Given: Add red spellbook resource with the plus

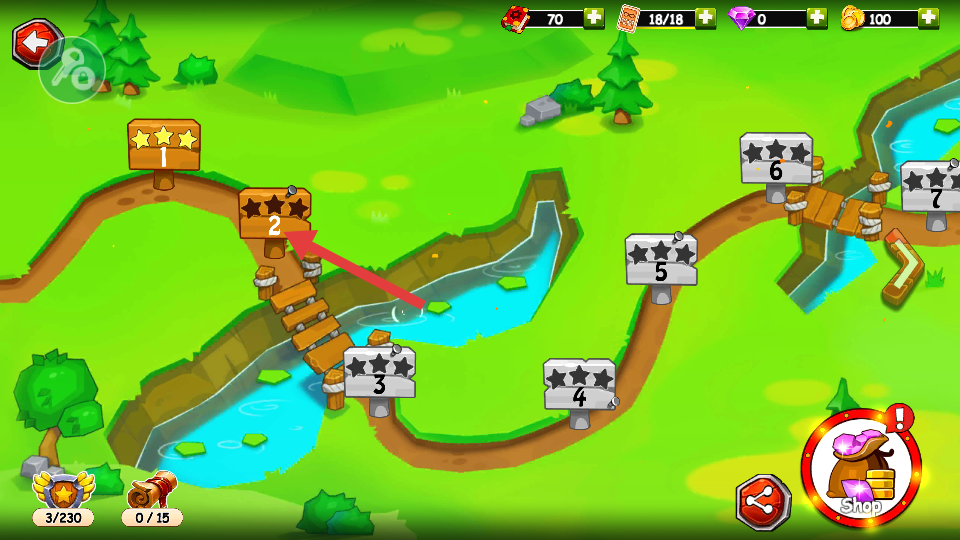Looking at the screenshot, I should [594, 18].
